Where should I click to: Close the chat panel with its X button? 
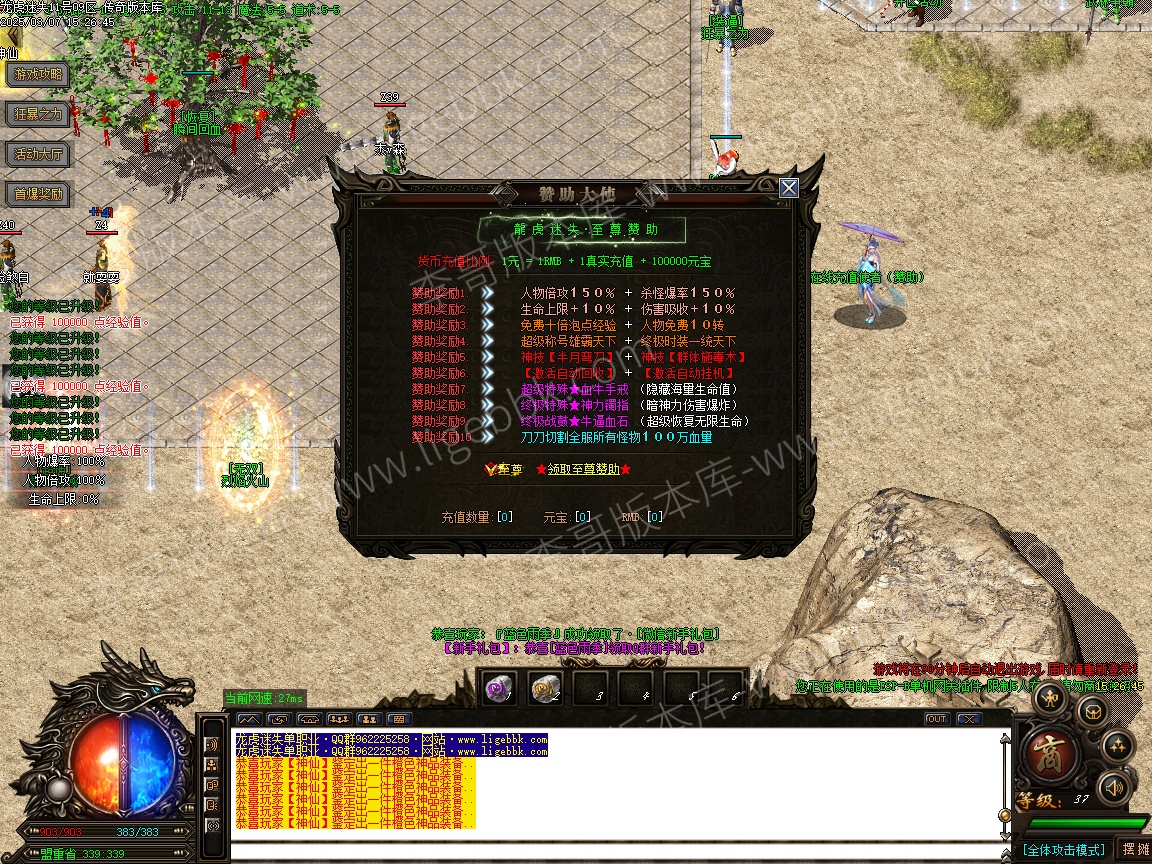pyautogui.click(x=968, y=719)
